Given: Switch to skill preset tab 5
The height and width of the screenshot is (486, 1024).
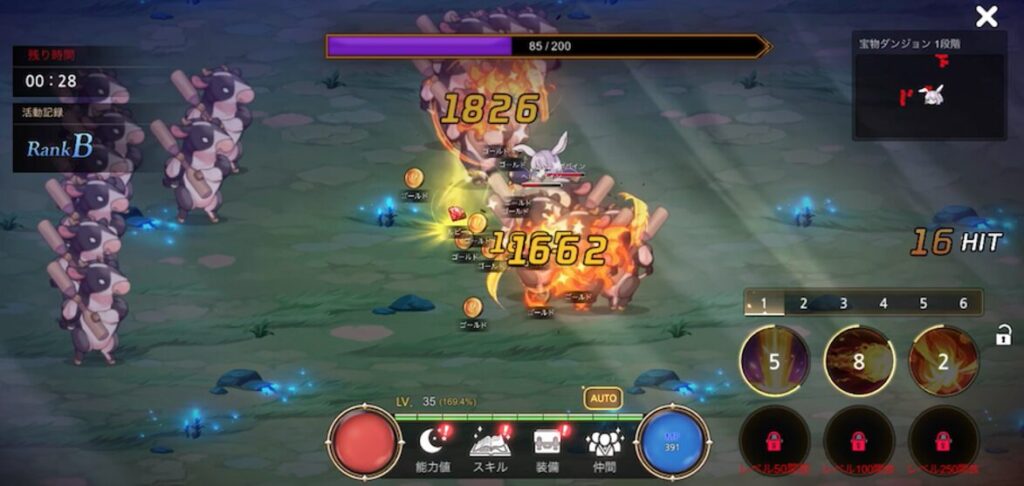Looking at the screenshot, I should pyautogui.click(x=923, y=303).
